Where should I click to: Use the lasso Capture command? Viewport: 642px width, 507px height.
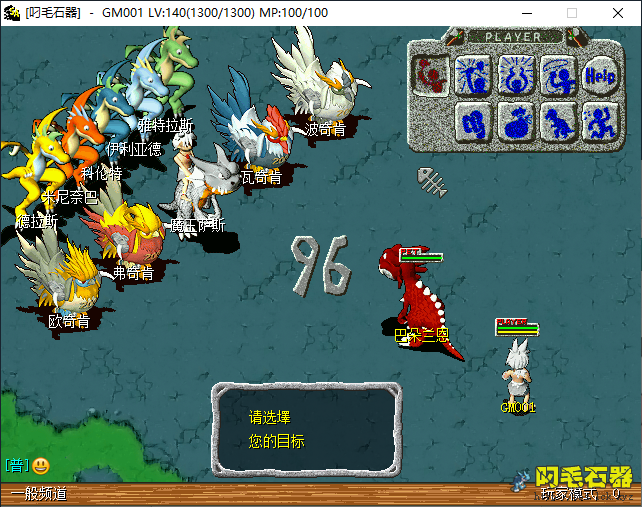(x=557, y=73)
